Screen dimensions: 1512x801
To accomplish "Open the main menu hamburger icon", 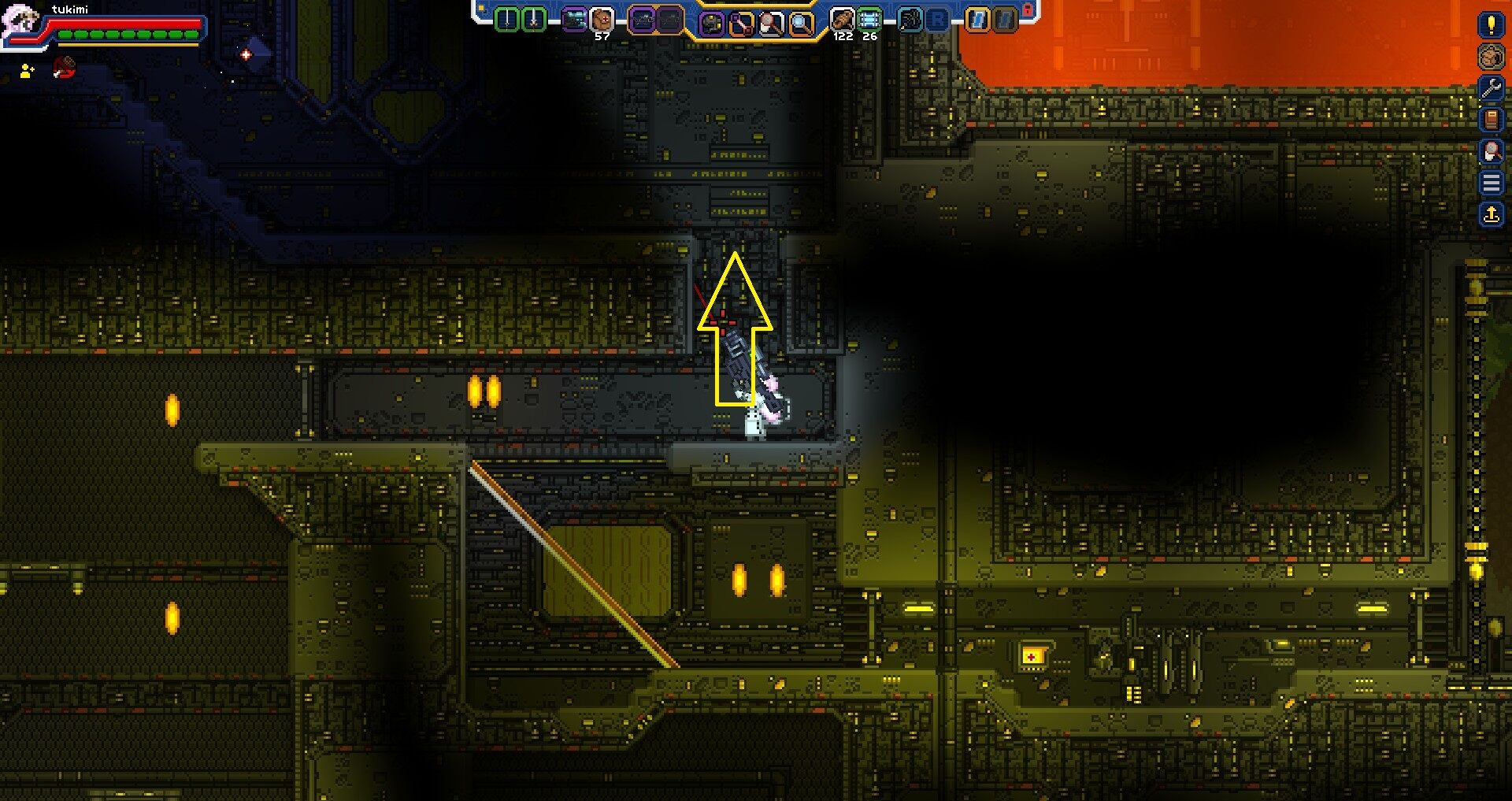I will pos(1492,181).
